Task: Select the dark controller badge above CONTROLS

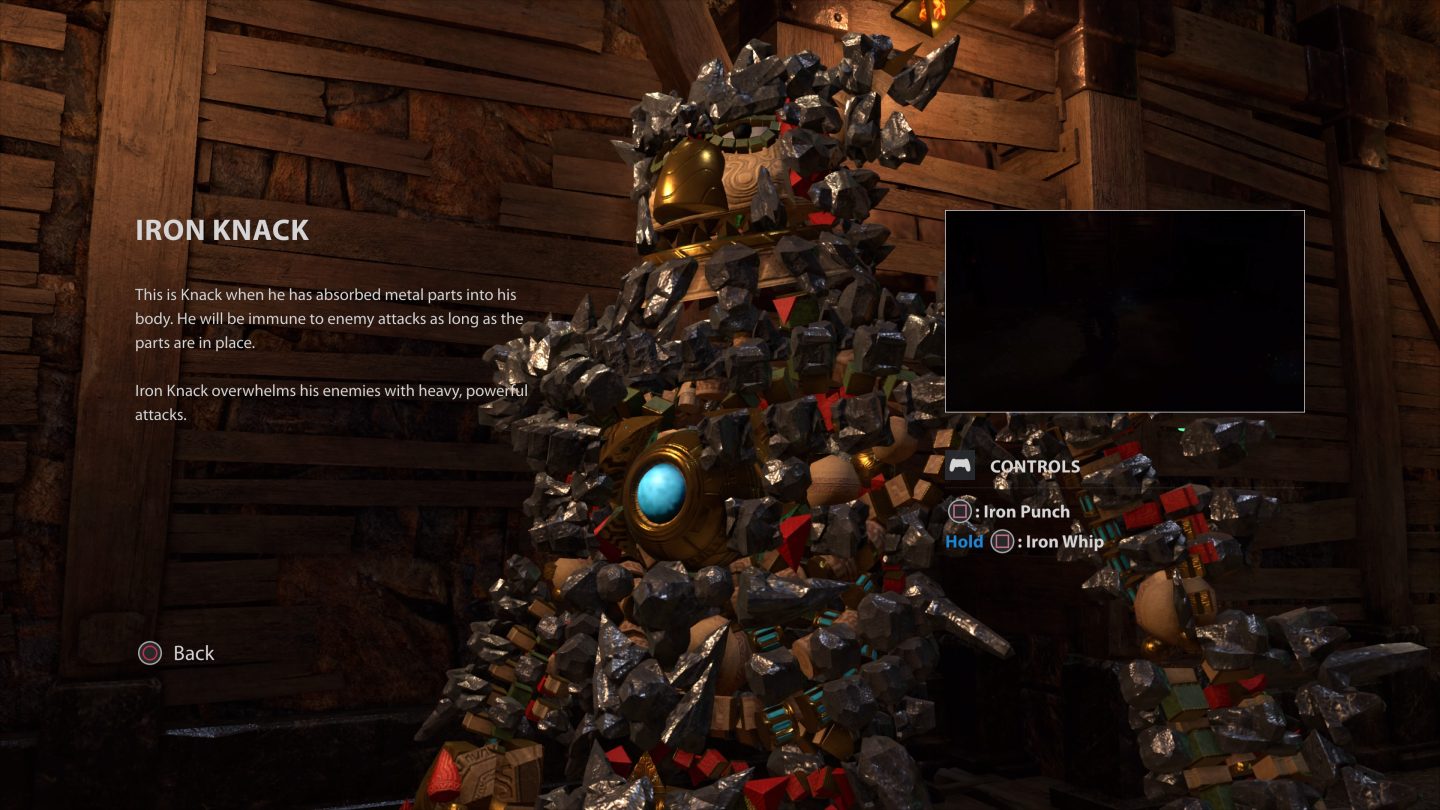Action: [960, 464]
